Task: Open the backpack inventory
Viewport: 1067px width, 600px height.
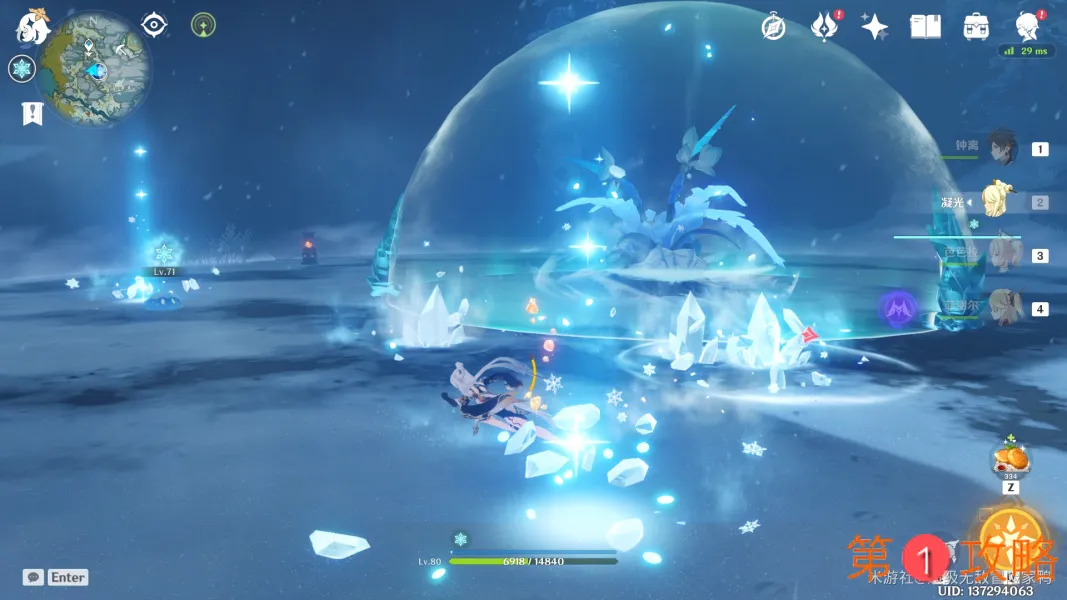Action: tap(976, 27)
